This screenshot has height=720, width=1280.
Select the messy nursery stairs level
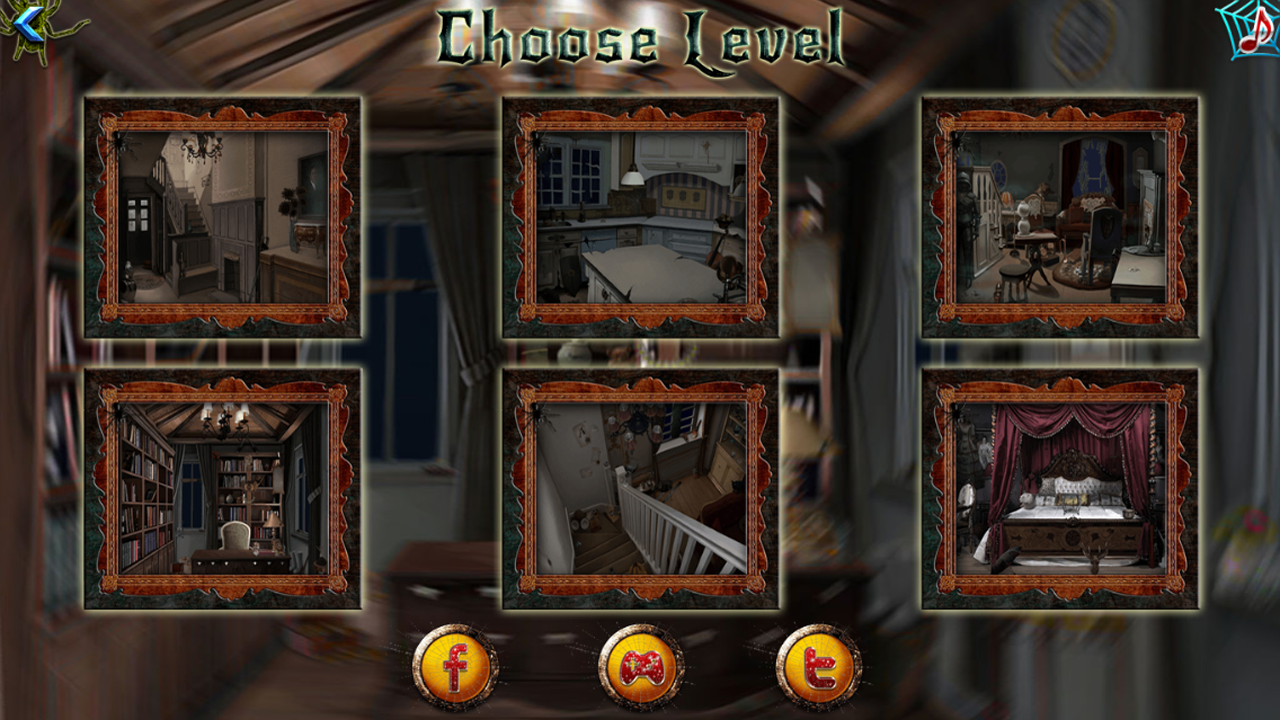[x=640, y=493]
